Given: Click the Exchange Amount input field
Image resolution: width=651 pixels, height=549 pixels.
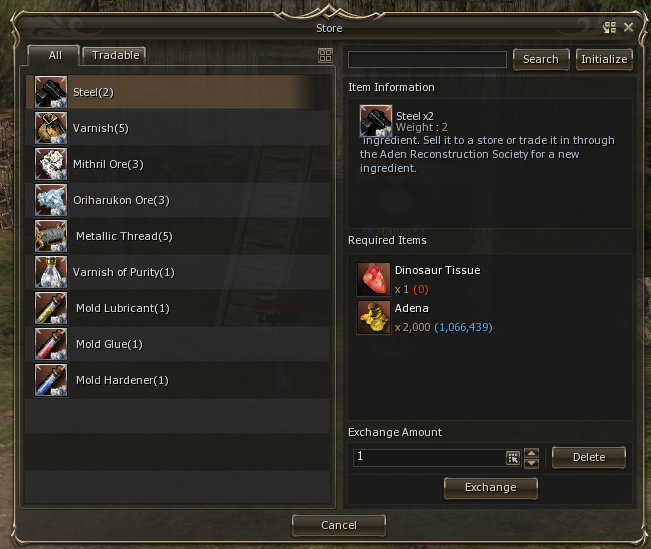Looking at the screenshot, I should coord(429,457).
